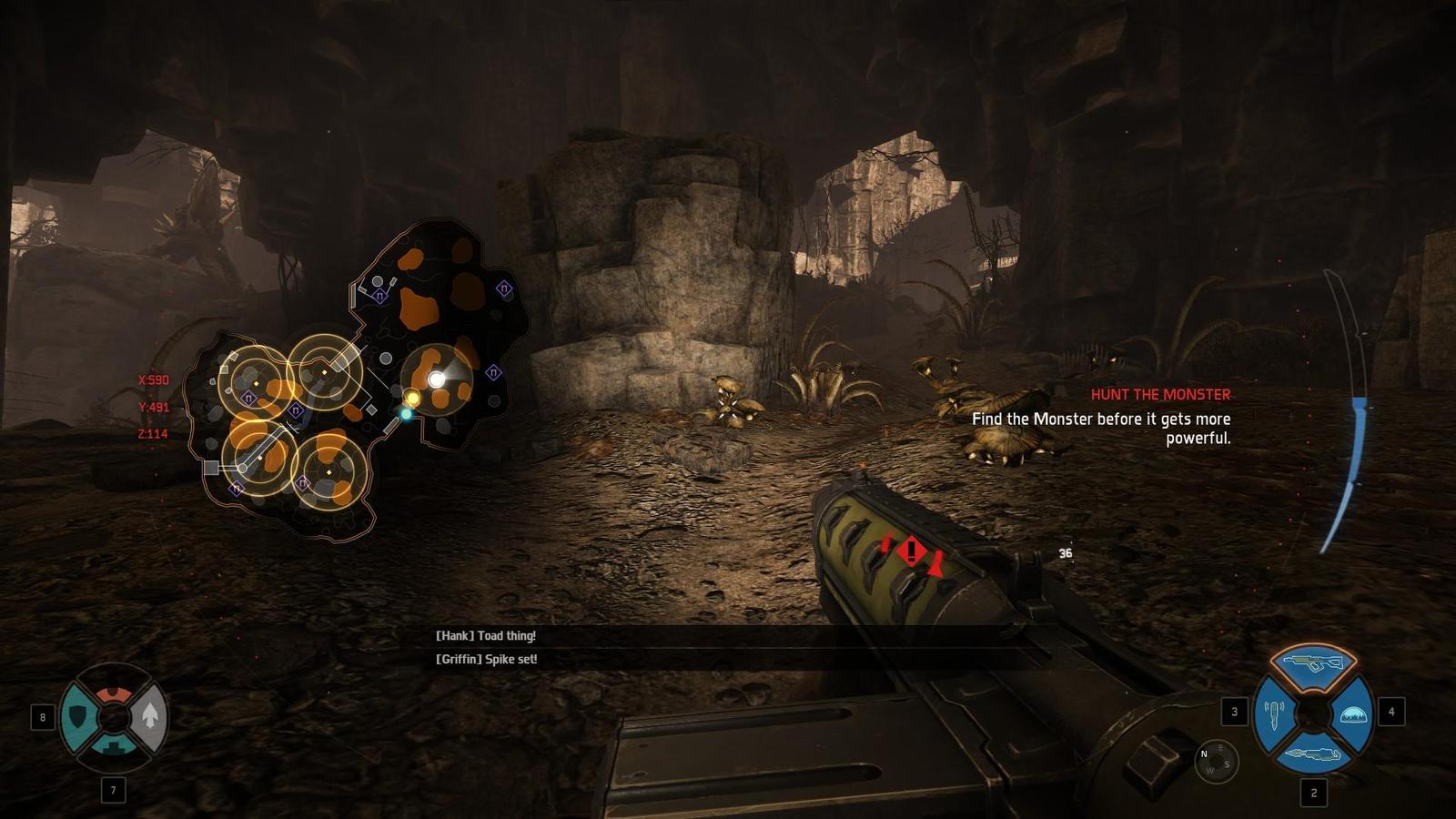Select the gray arrow teammate segment
The height and width of the screenshot is (819, 1456).
tap(150, 717)
